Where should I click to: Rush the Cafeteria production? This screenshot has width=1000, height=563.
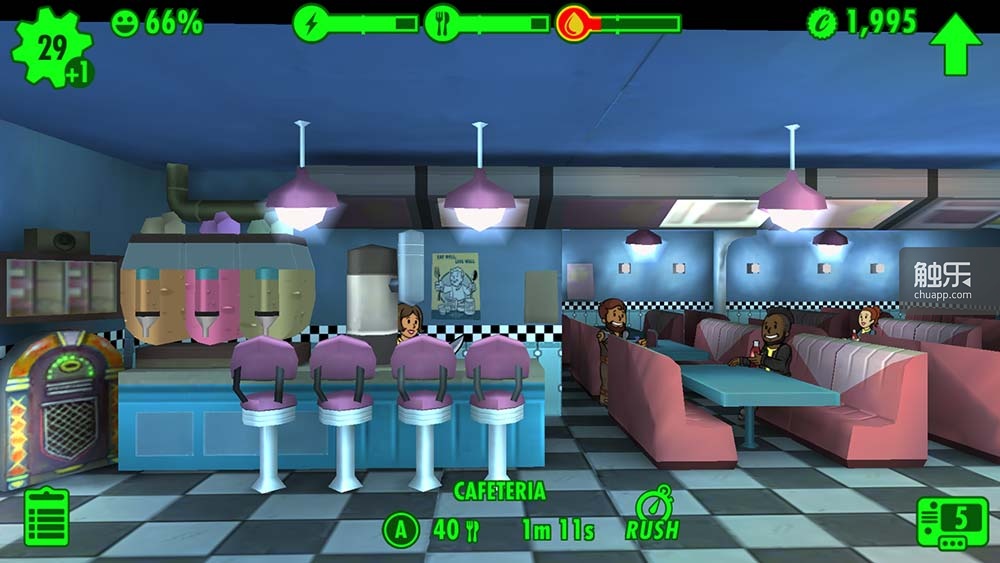tap(652, 516)
